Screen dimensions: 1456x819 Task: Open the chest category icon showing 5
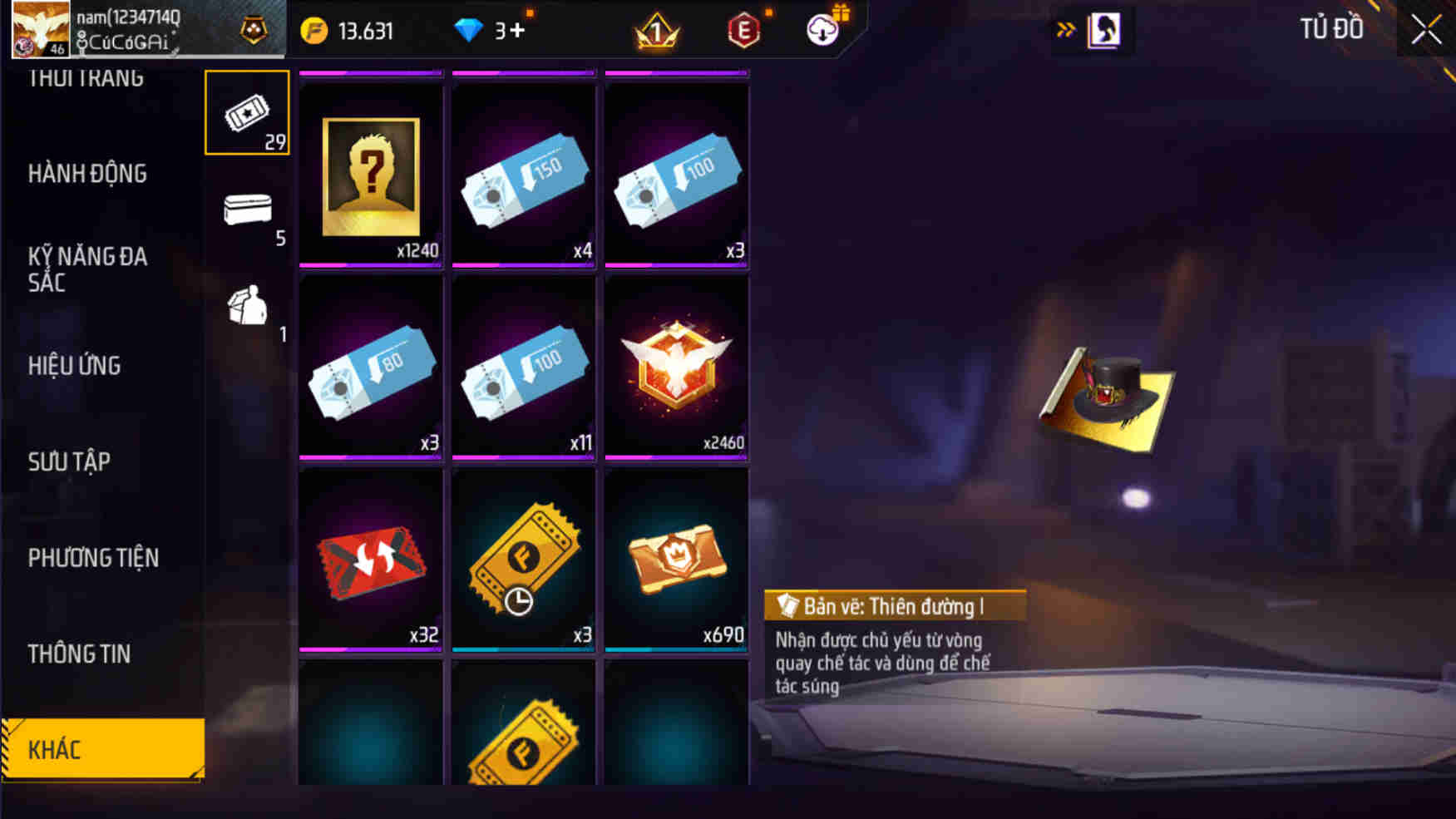point(246,208)
